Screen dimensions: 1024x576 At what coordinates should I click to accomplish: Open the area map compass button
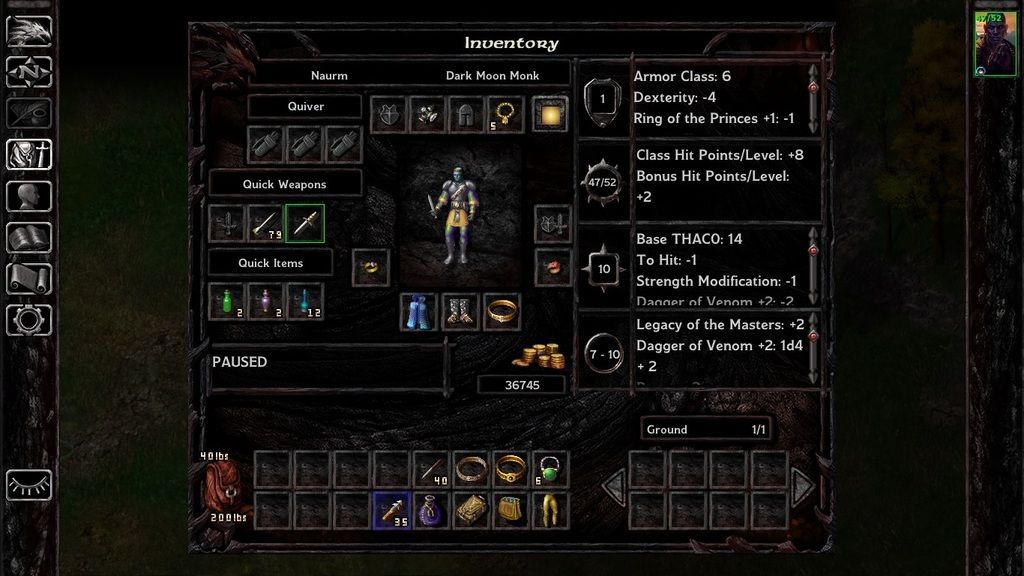pos(29,72)
